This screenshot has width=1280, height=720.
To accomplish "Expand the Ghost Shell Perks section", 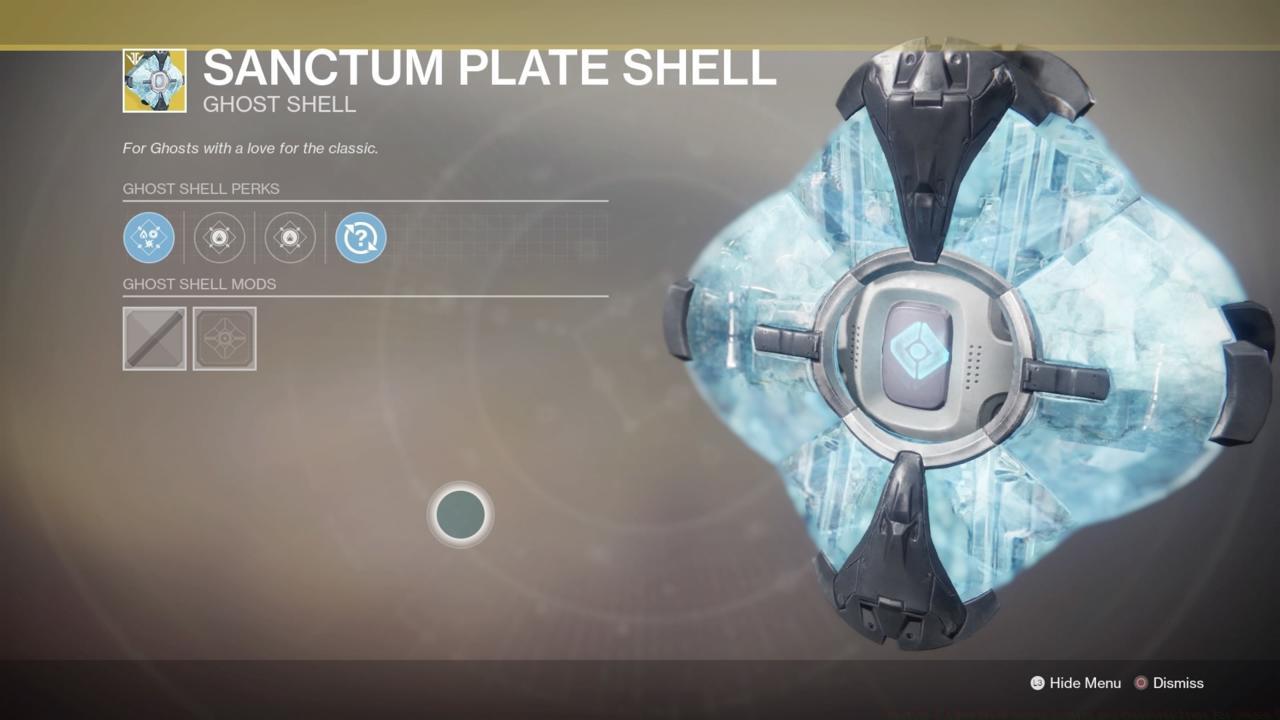I will tap(201, 188).
